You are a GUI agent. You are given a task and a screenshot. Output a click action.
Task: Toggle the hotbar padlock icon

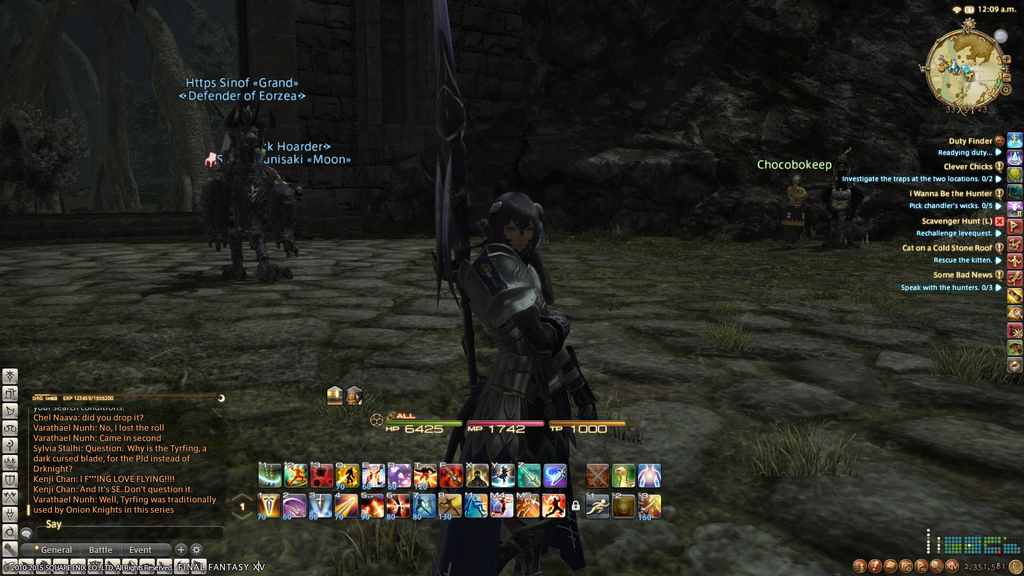coord(575,506)
